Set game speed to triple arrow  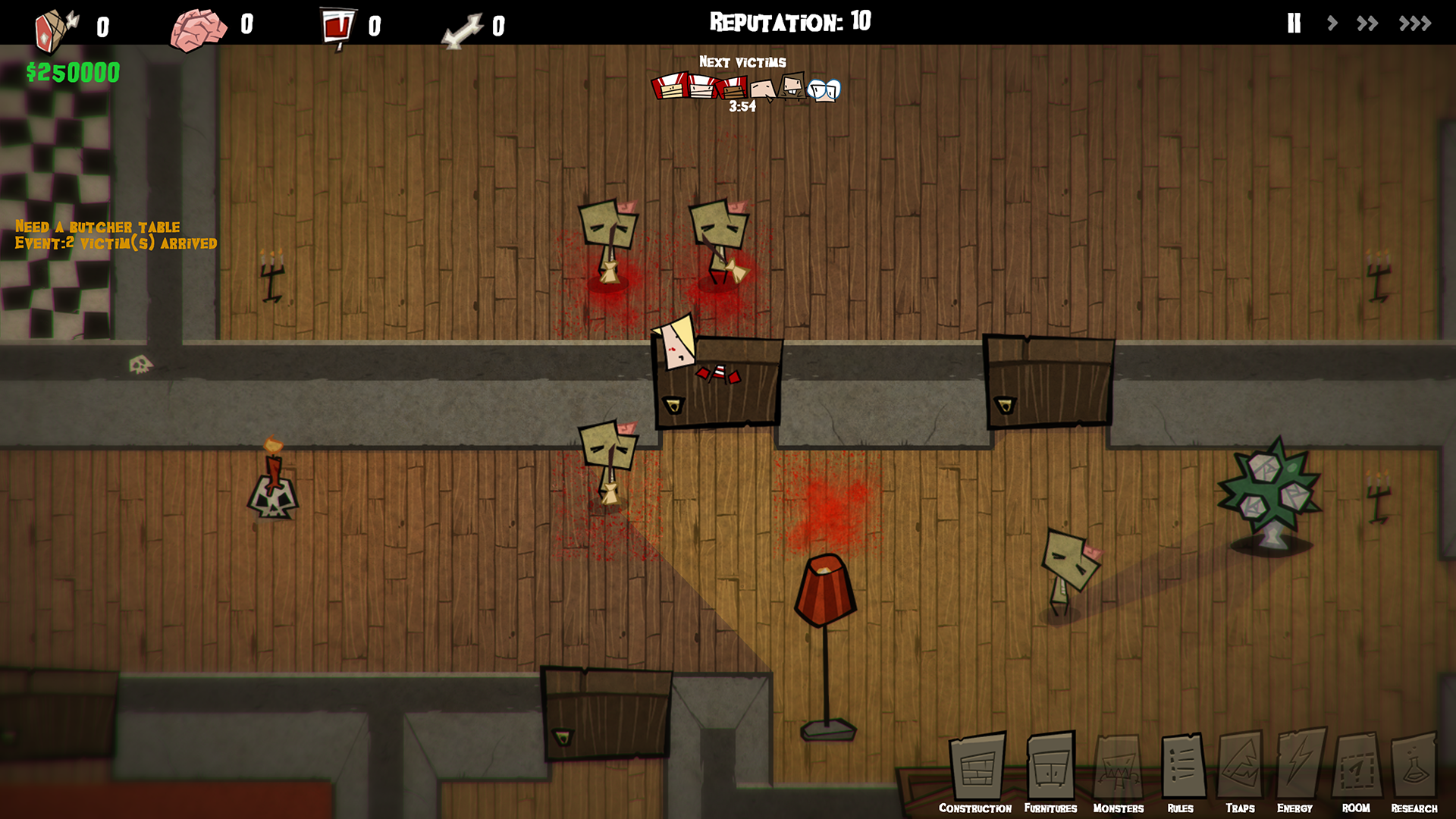click(x=1415, y=24)
